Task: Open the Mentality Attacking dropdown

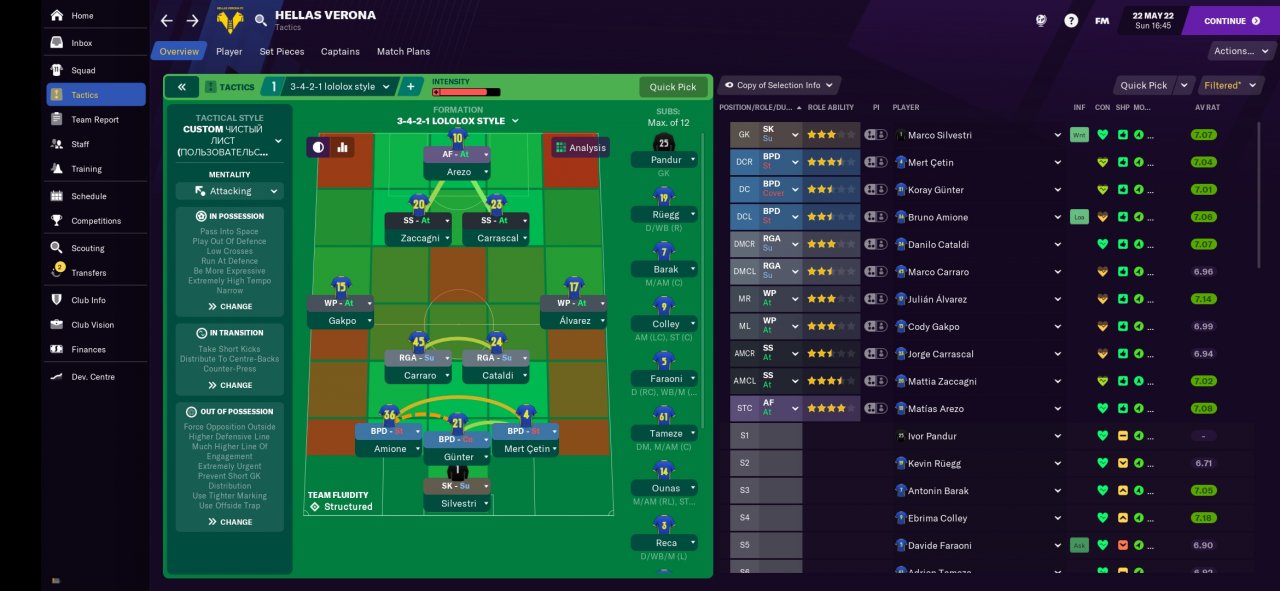Action: point(230,191)
